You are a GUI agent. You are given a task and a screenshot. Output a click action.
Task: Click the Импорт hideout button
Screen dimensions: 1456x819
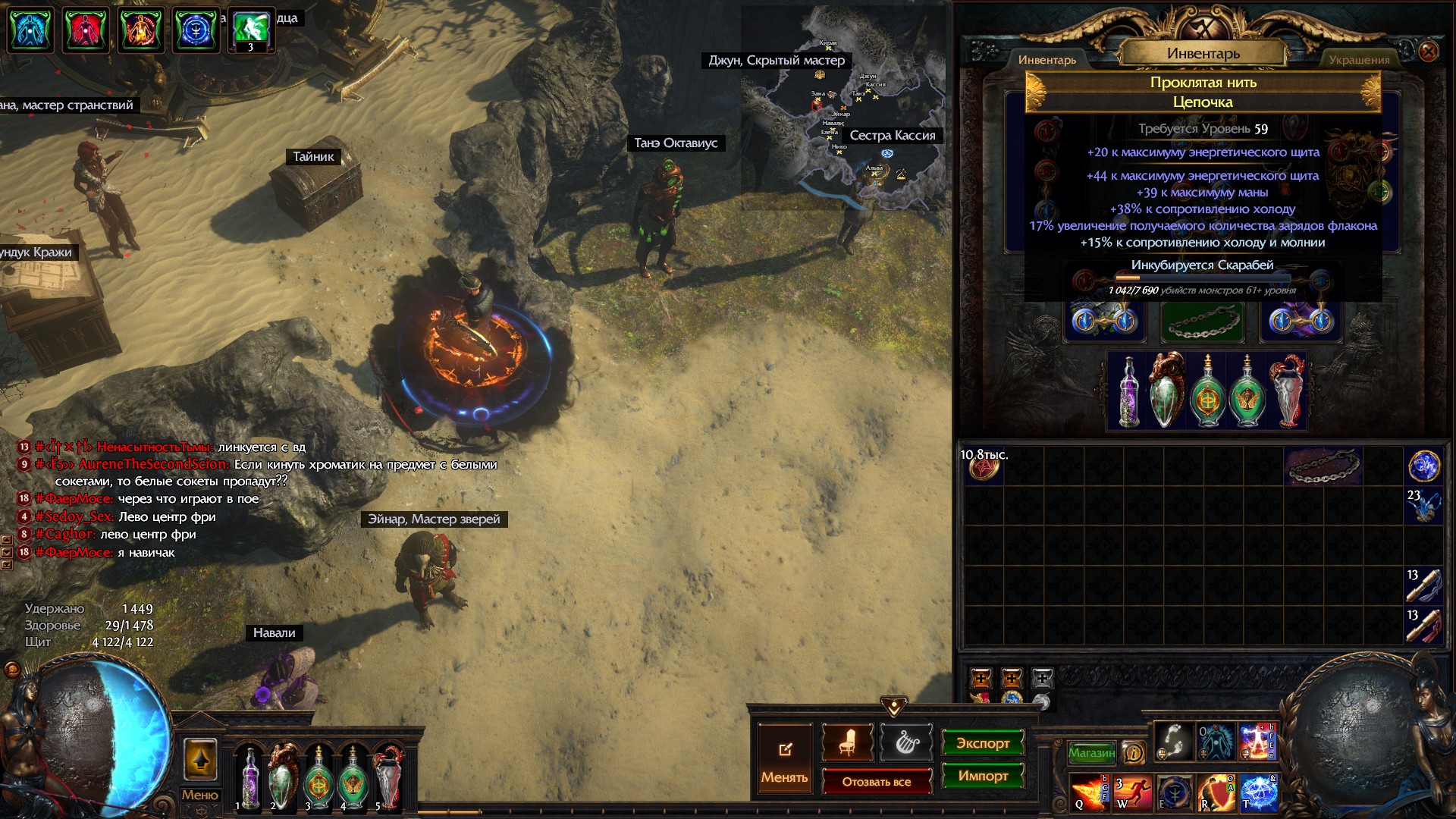982,776
